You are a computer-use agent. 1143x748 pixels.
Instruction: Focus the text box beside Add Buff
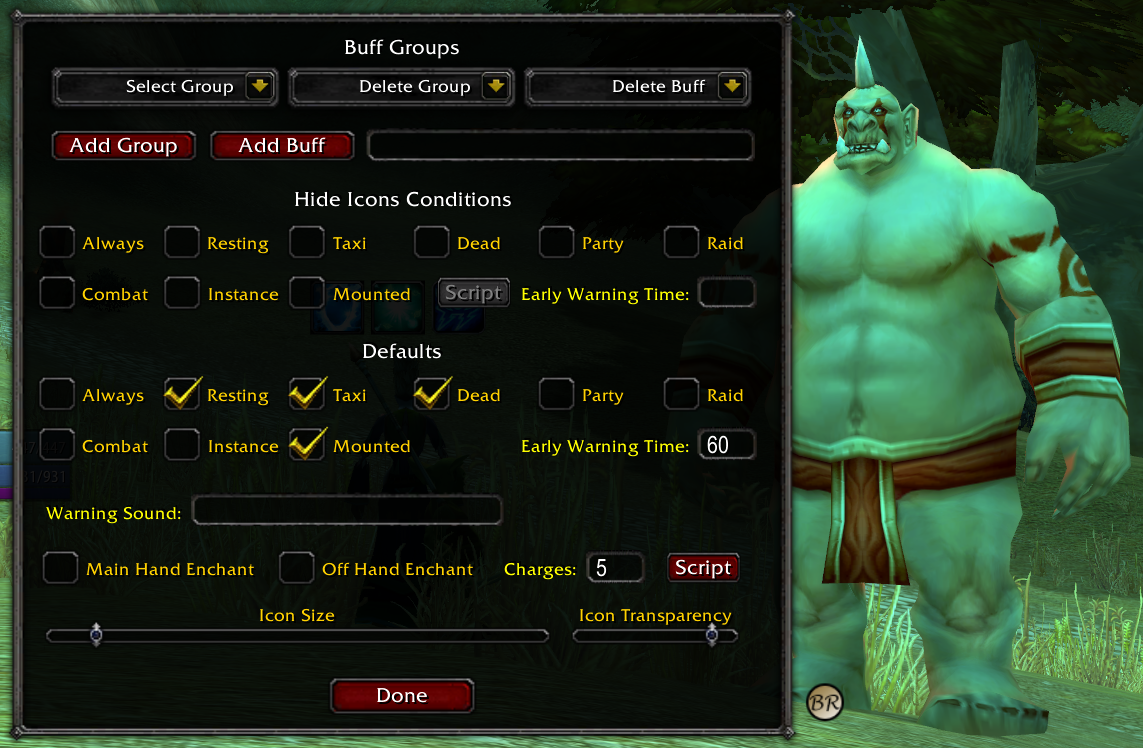pos(560,146)
